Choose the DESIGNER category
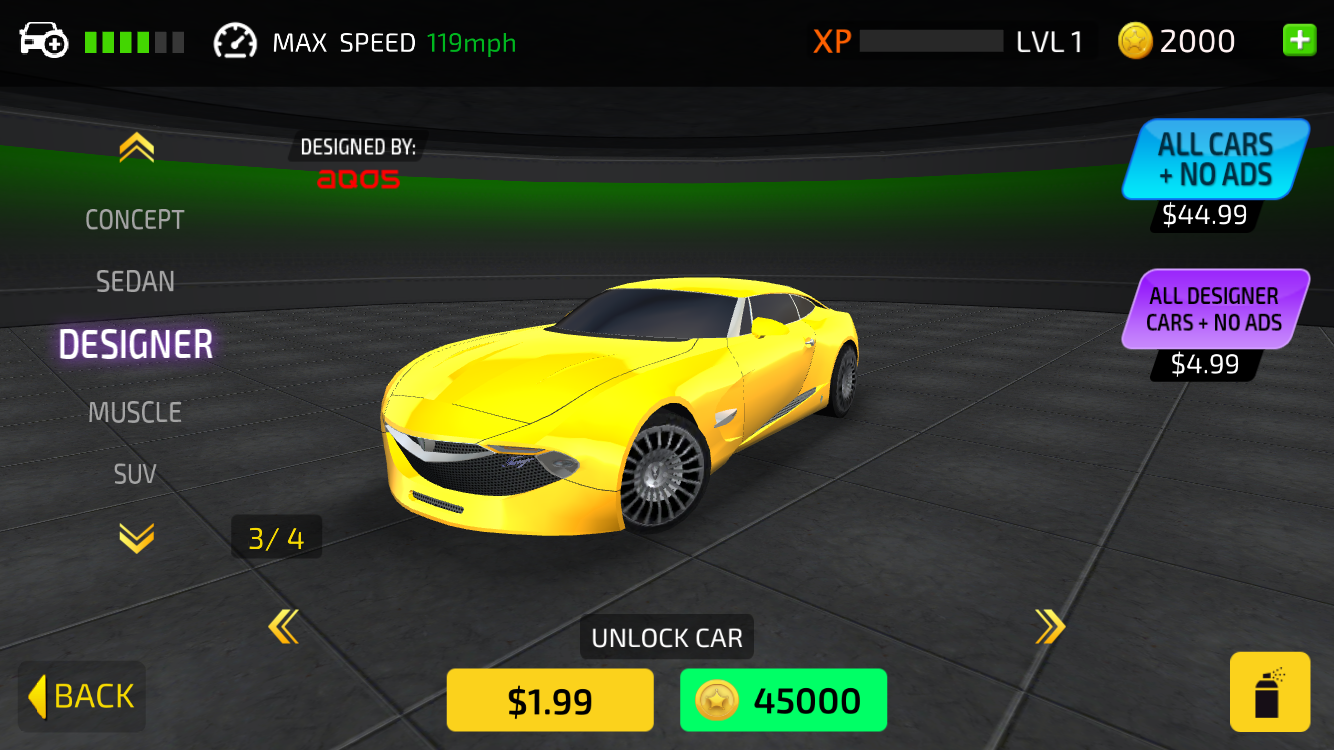This screenshot has width=1334, height=750. click(x=136, y=345)
